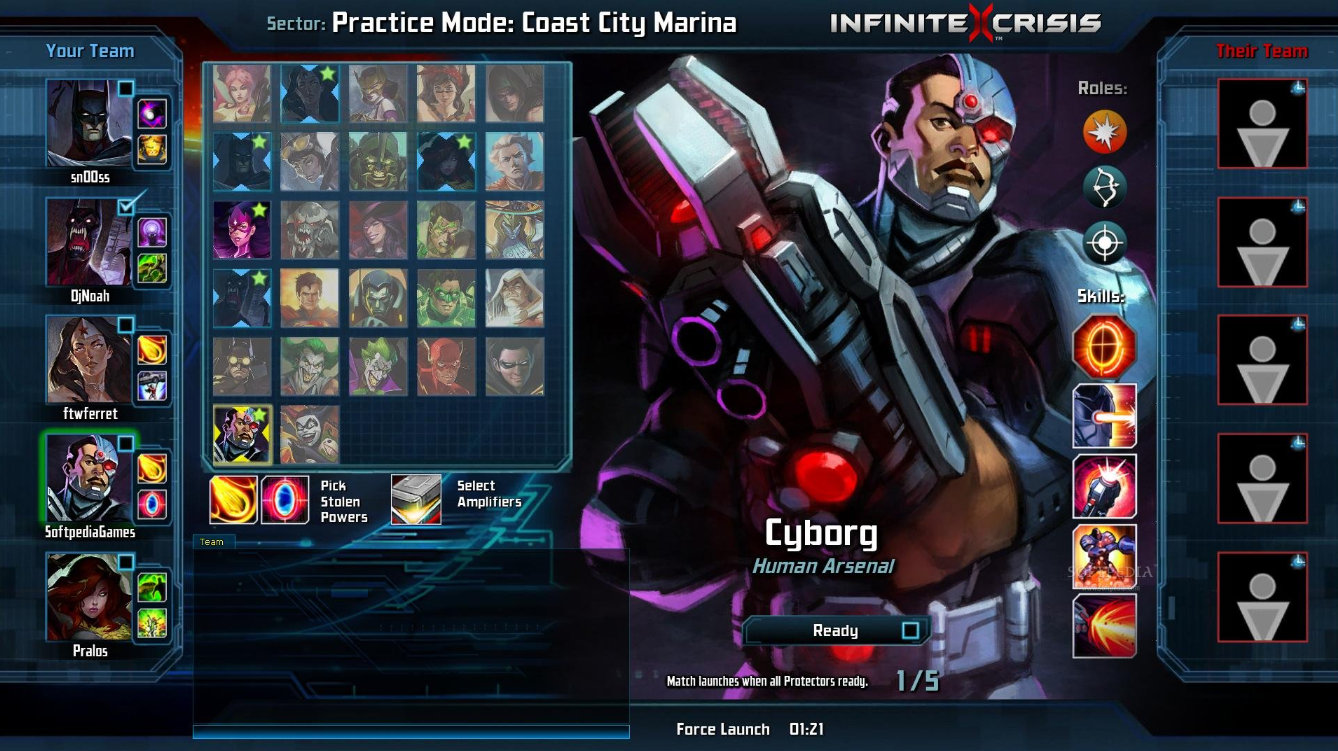The image size is (1338, 751).
Task: Open the portal Stolen Power icon
Action: pyautogui.click(x=287, y=498)
